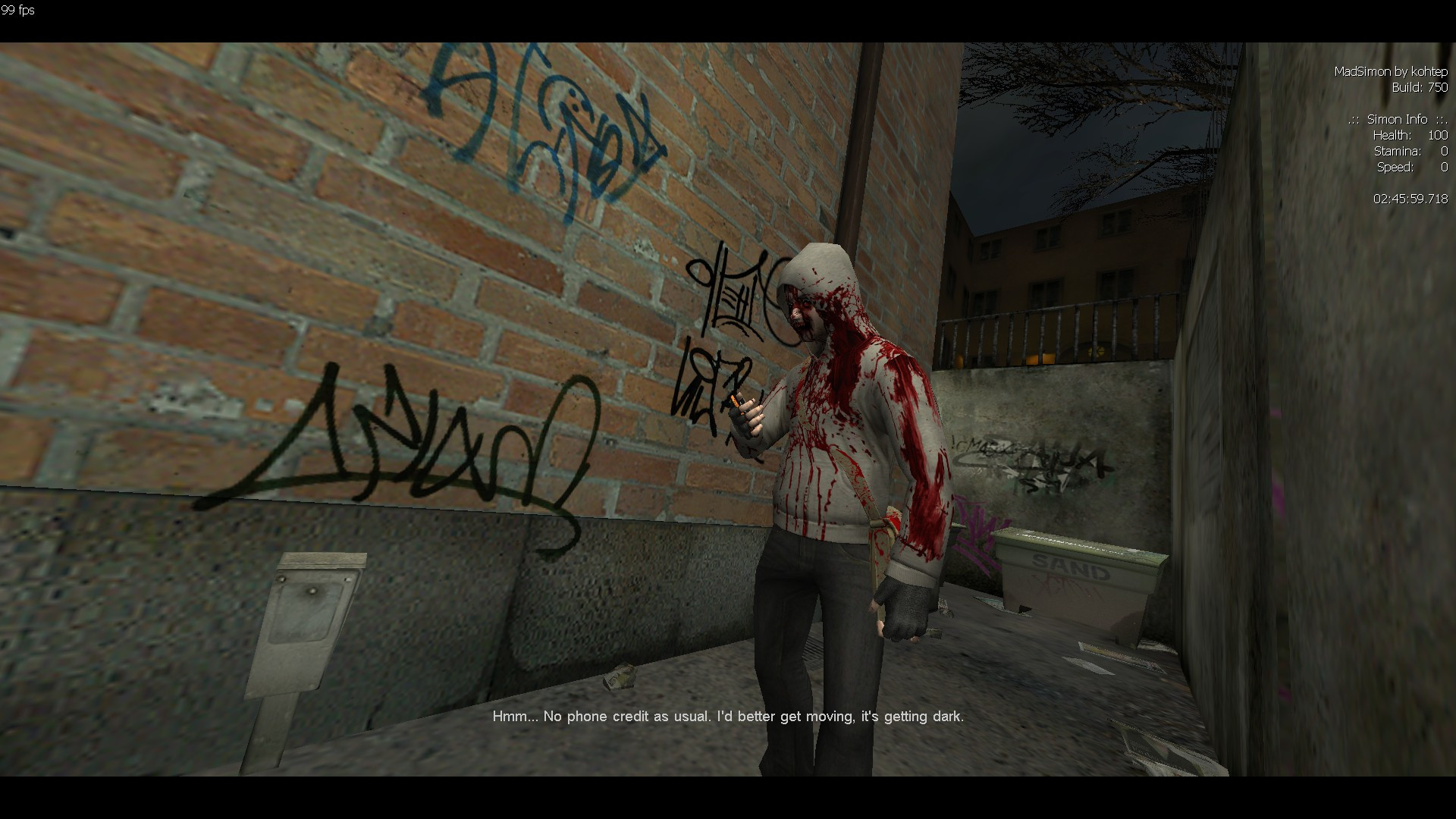
Task: Click the 99 fps counter
Action: 17,11
